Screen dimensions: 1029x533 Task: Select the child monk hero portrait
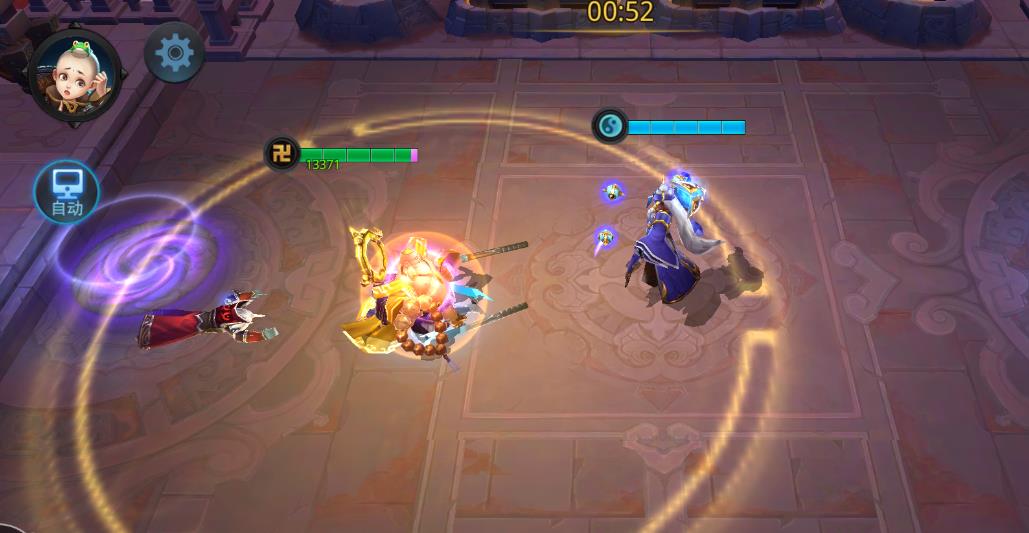coord(75,76)
